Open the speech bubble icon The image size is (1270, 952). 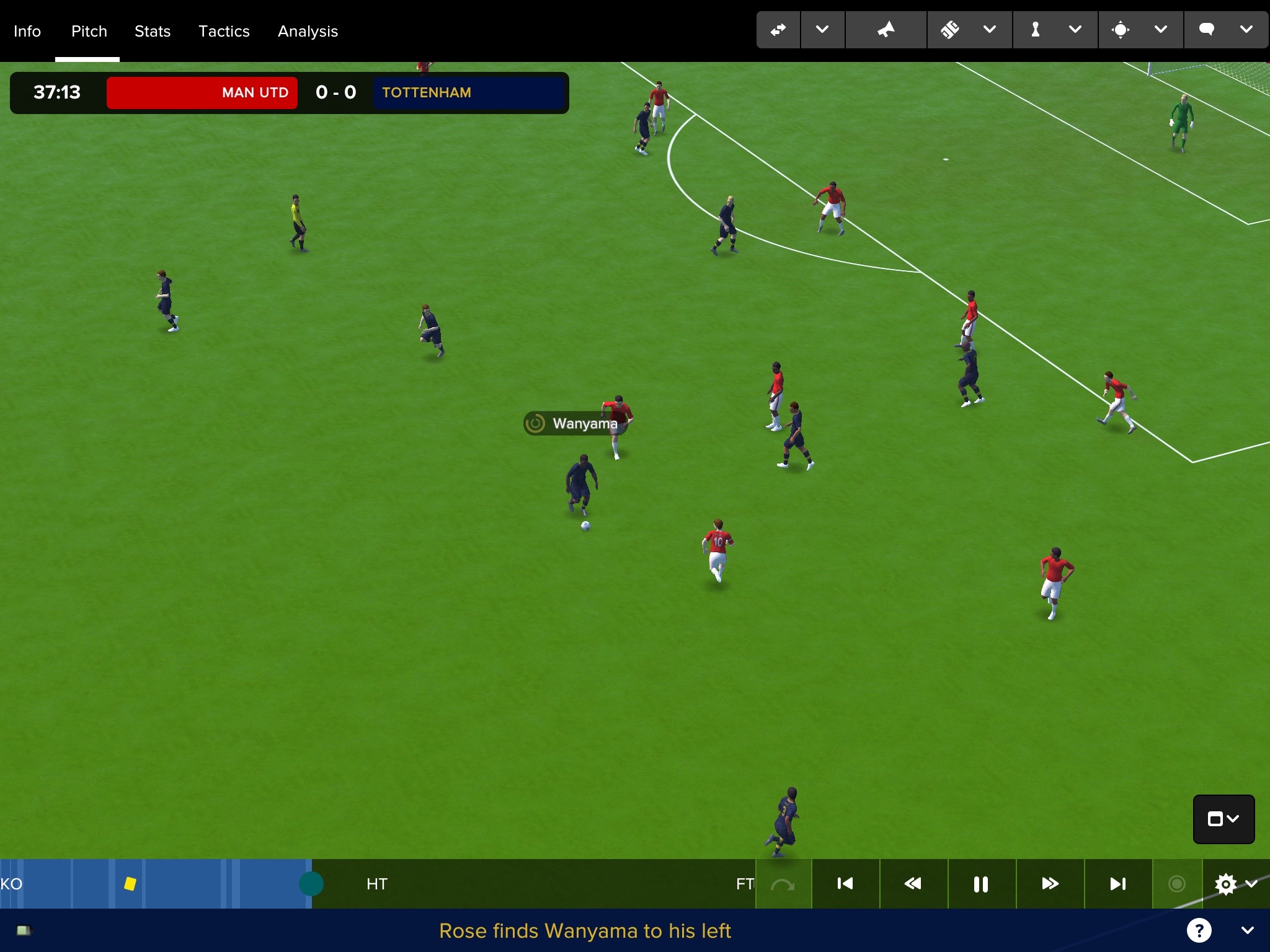coord(1206,30)
